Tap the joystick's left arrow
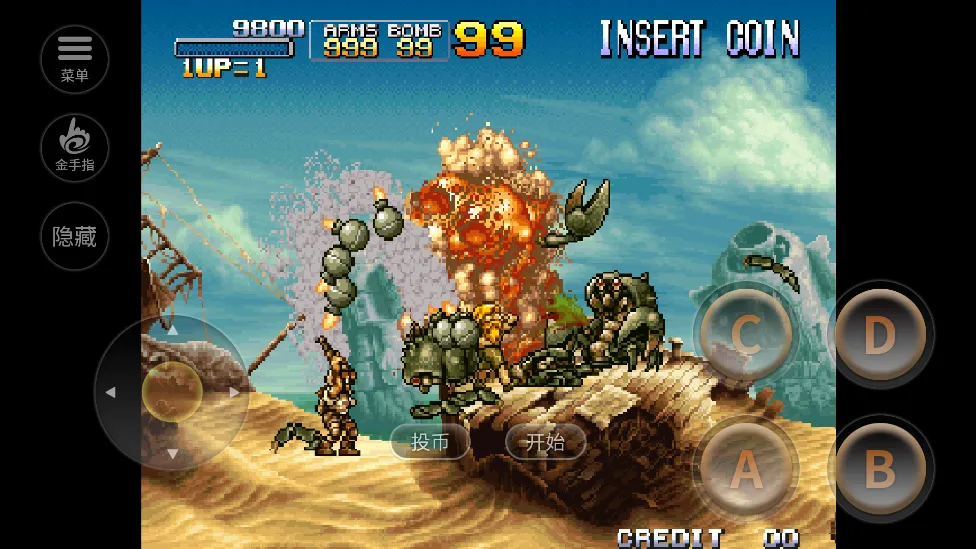 click(x=110, y=392)
